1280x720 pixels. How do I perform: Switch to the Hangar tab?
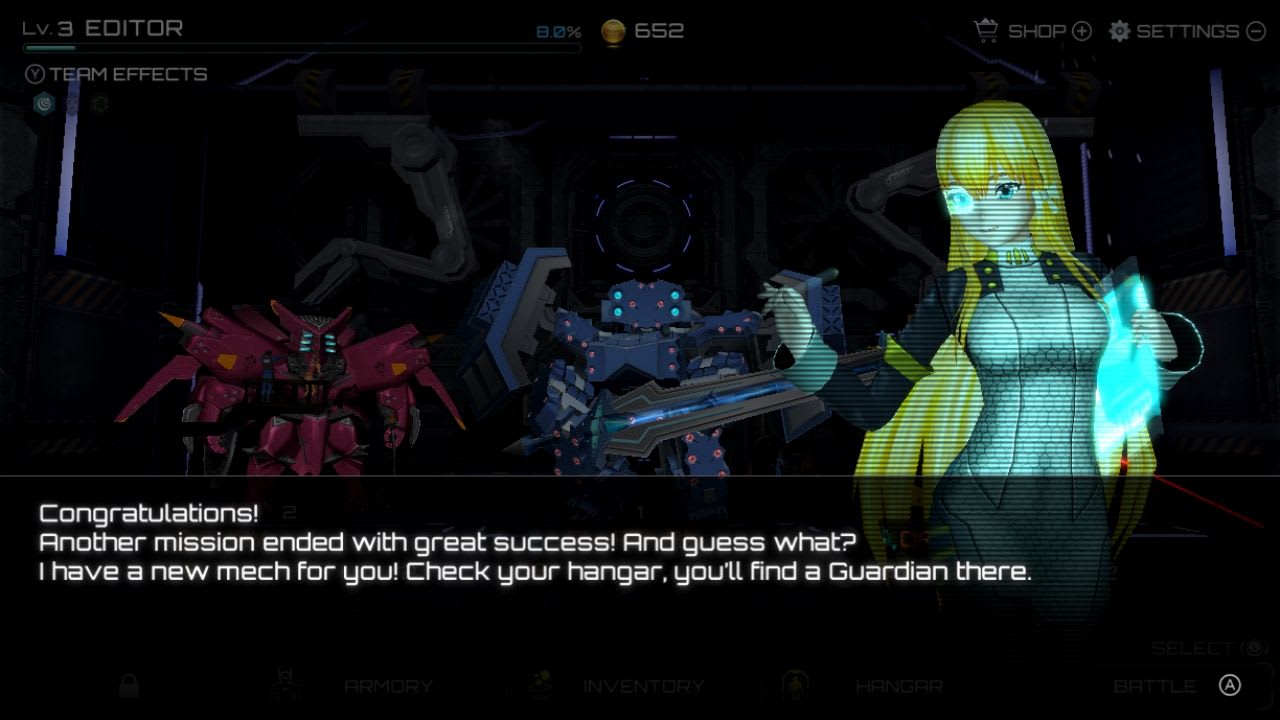tap(899, 686)
